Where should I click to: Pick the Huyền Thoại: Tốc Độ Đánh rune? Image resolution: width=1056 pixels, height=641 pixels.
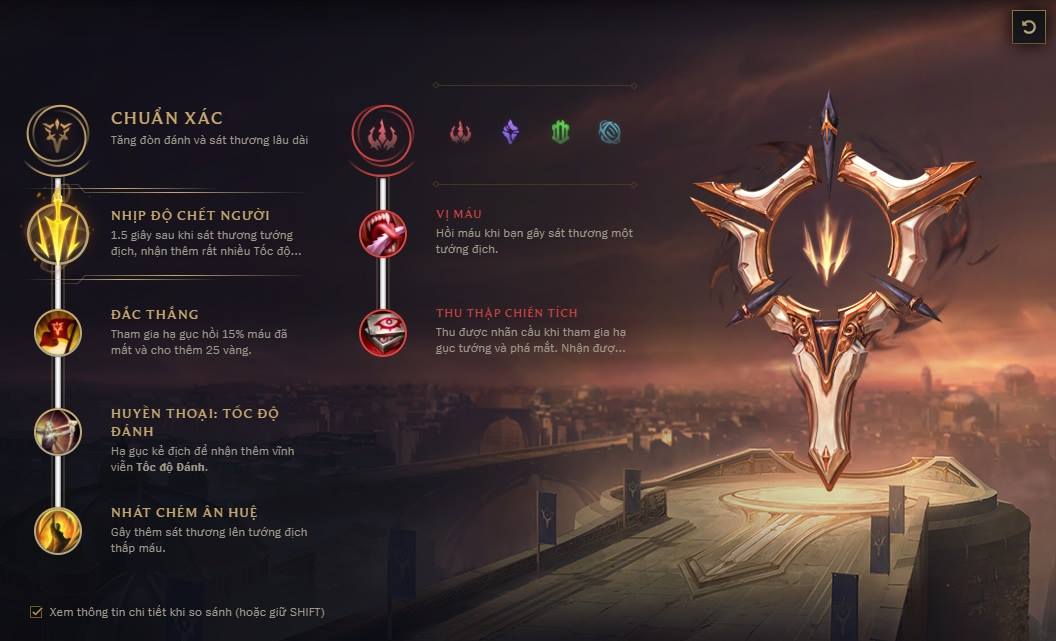pos(58,432)
